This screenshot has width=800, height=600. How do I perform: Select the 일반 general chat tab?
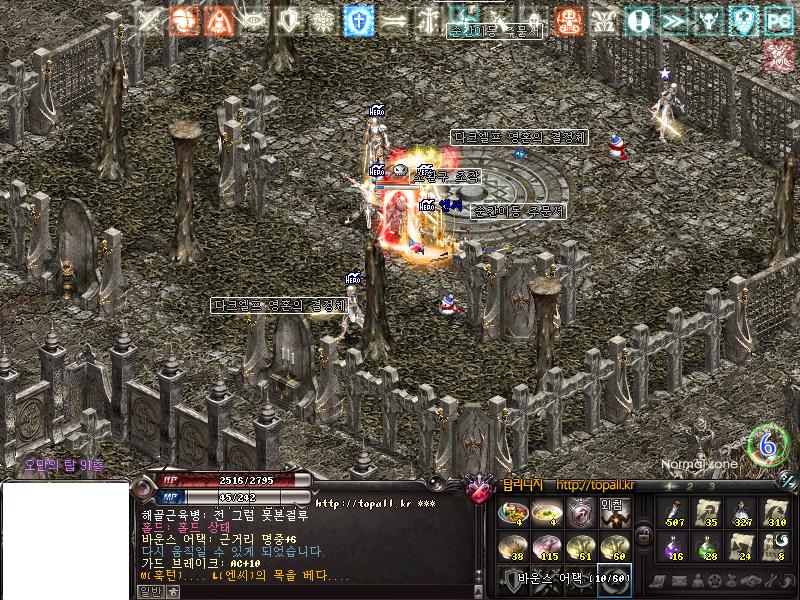point(149,591)
